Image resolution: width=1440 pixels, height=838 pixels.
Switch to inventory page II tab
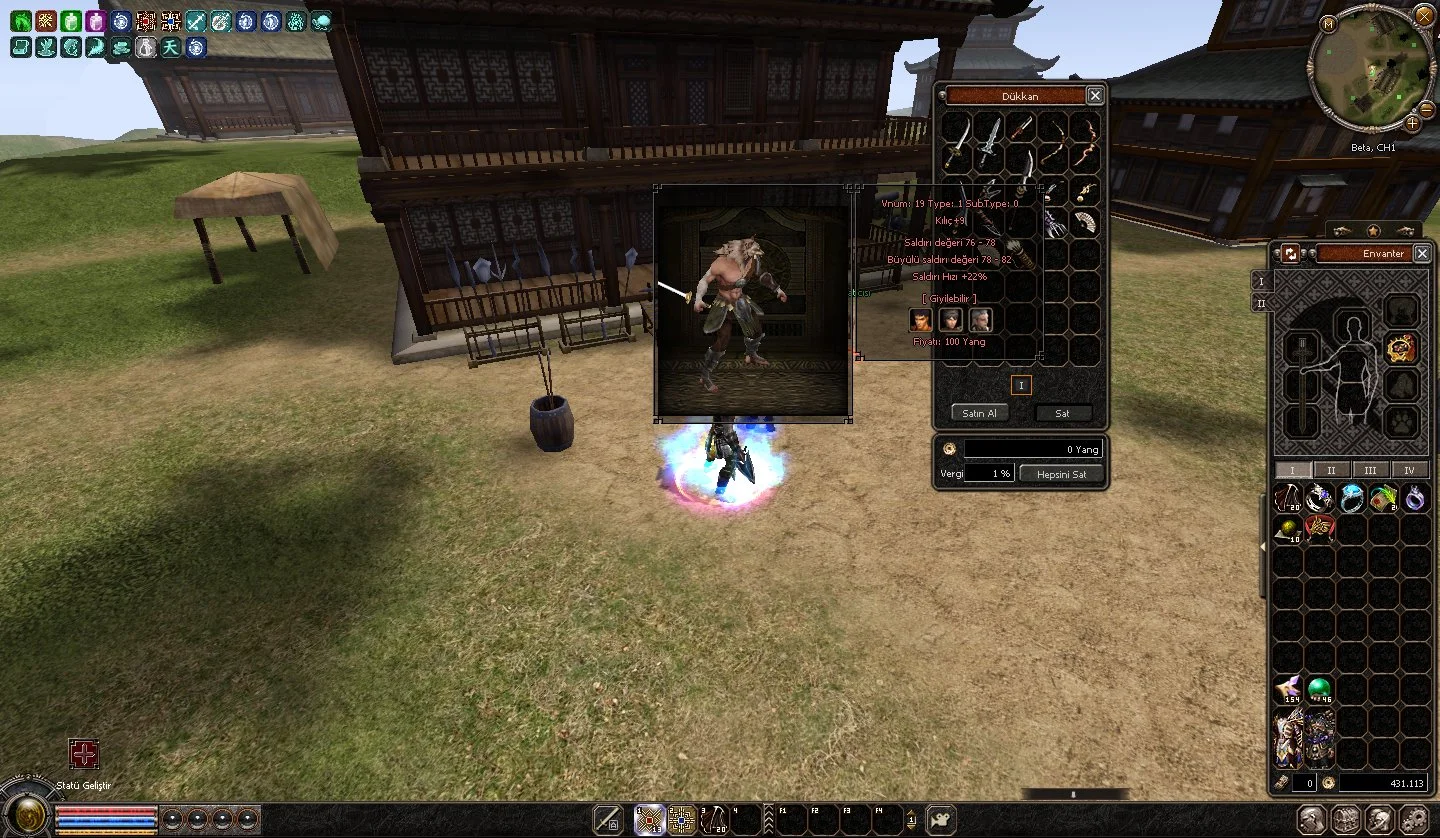pyautogui.click(x=1331, y=470)
